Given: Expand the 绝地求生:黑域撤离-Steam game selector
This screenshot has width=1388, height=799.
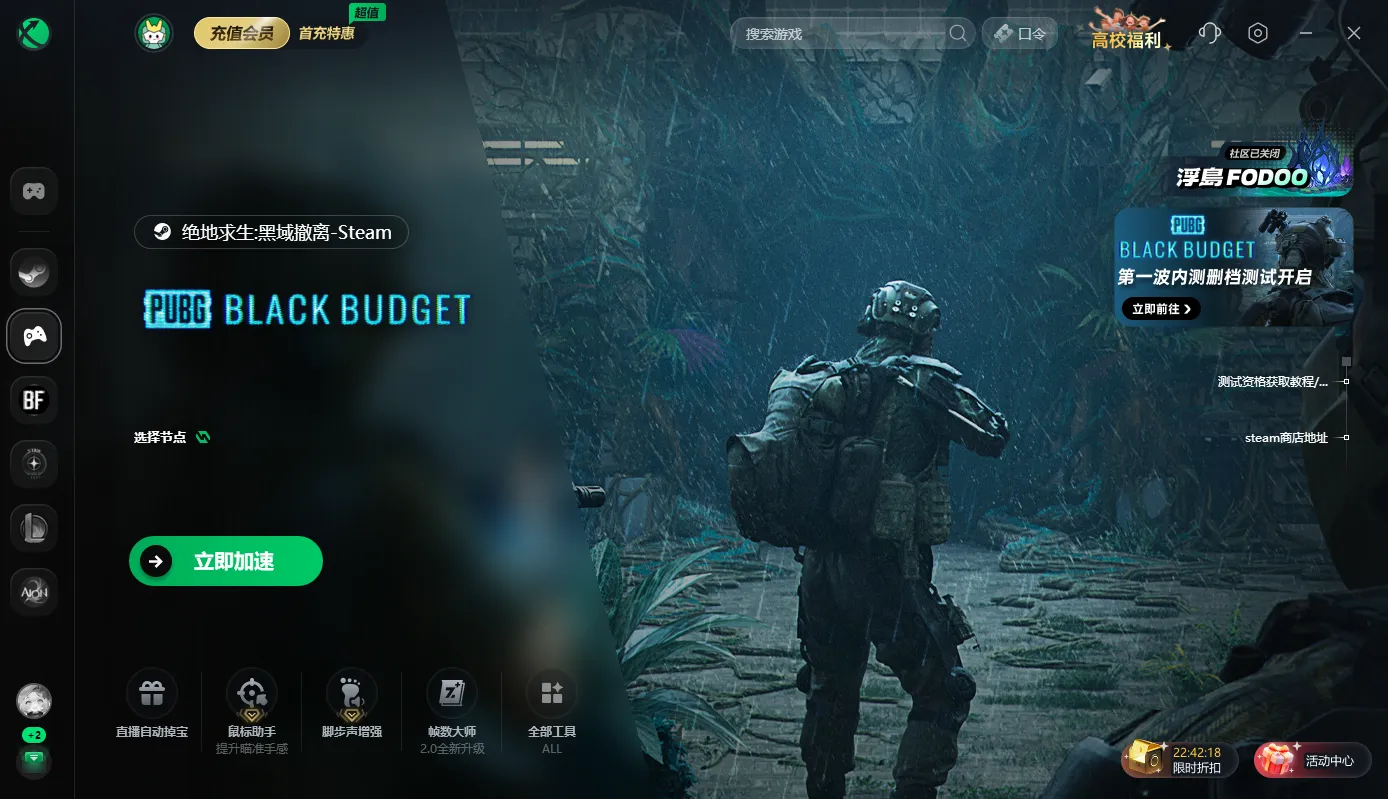Looking at the screenshot, I should click(x=271, y=232).
